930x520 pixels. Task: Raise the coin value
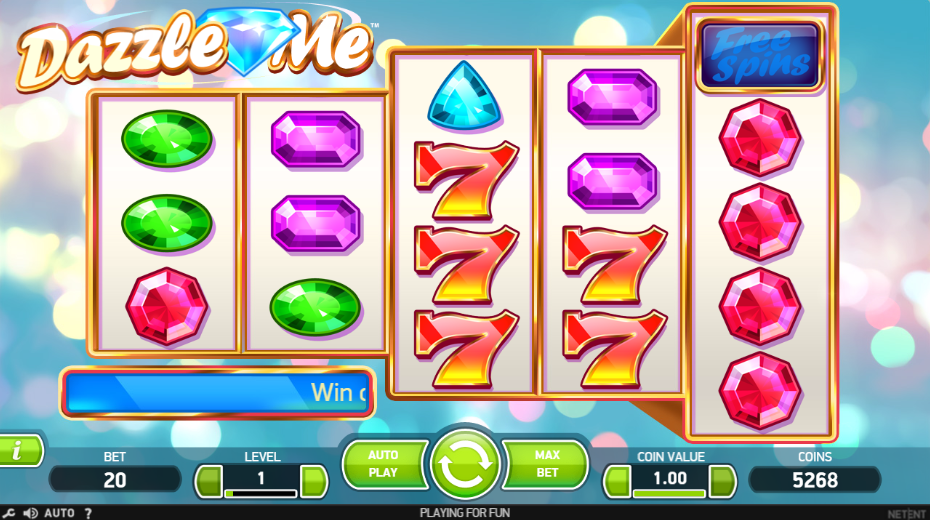722,481
